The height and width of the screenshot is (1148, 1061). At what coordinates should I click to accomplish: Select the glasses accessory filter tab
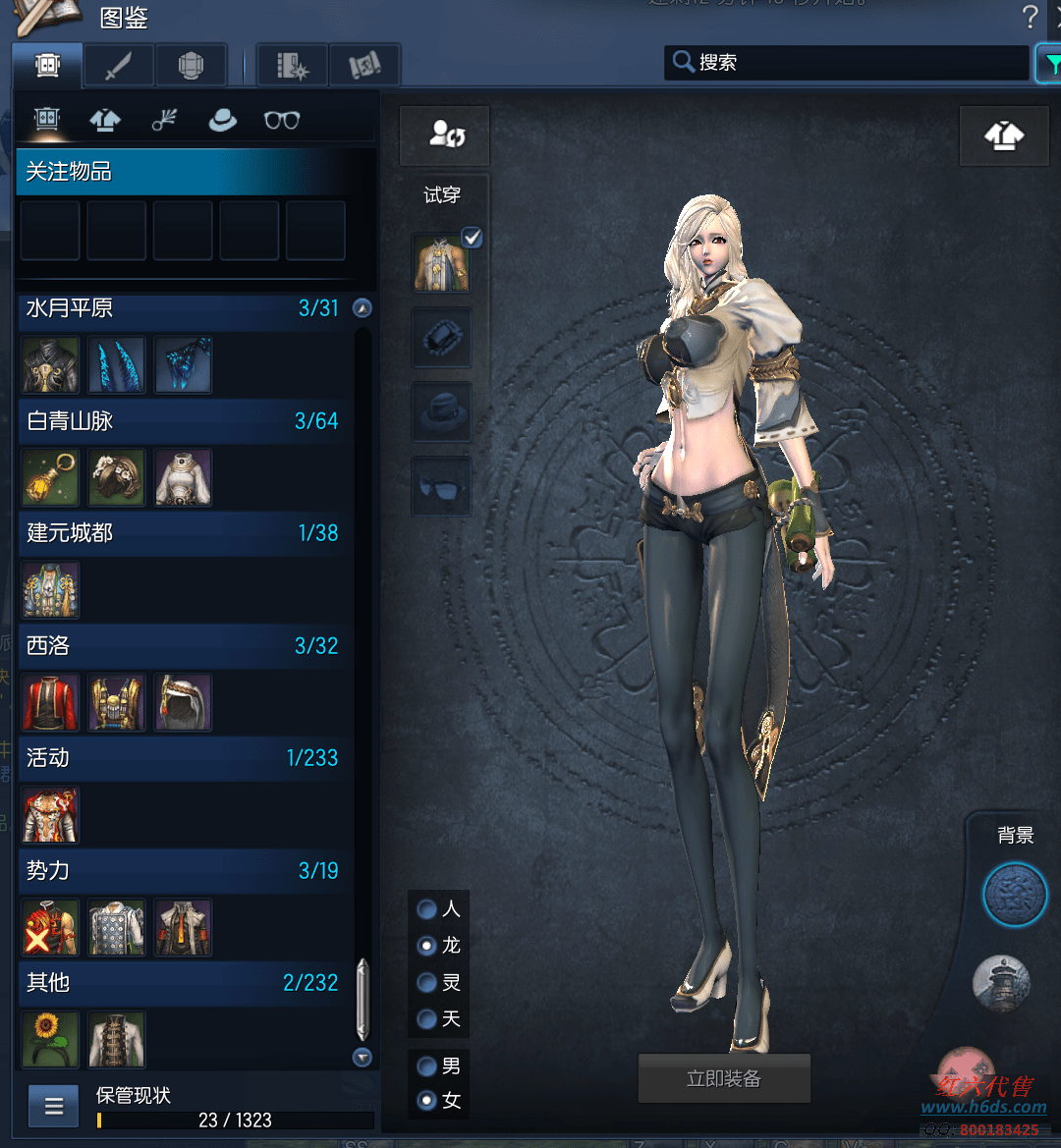point(282,120)
